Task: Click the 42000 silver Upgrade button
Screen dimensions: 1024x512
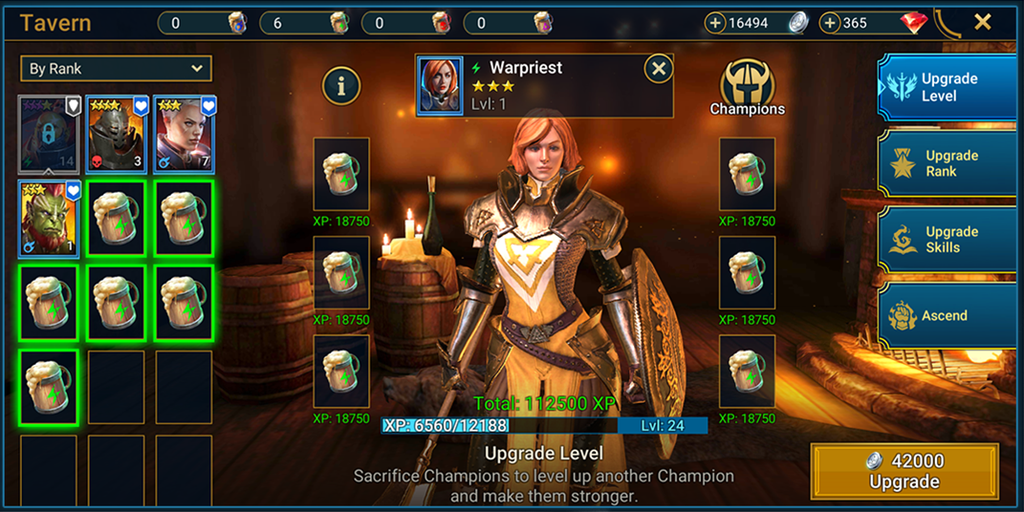Action: pyautogui.click(x=904, y=471)
